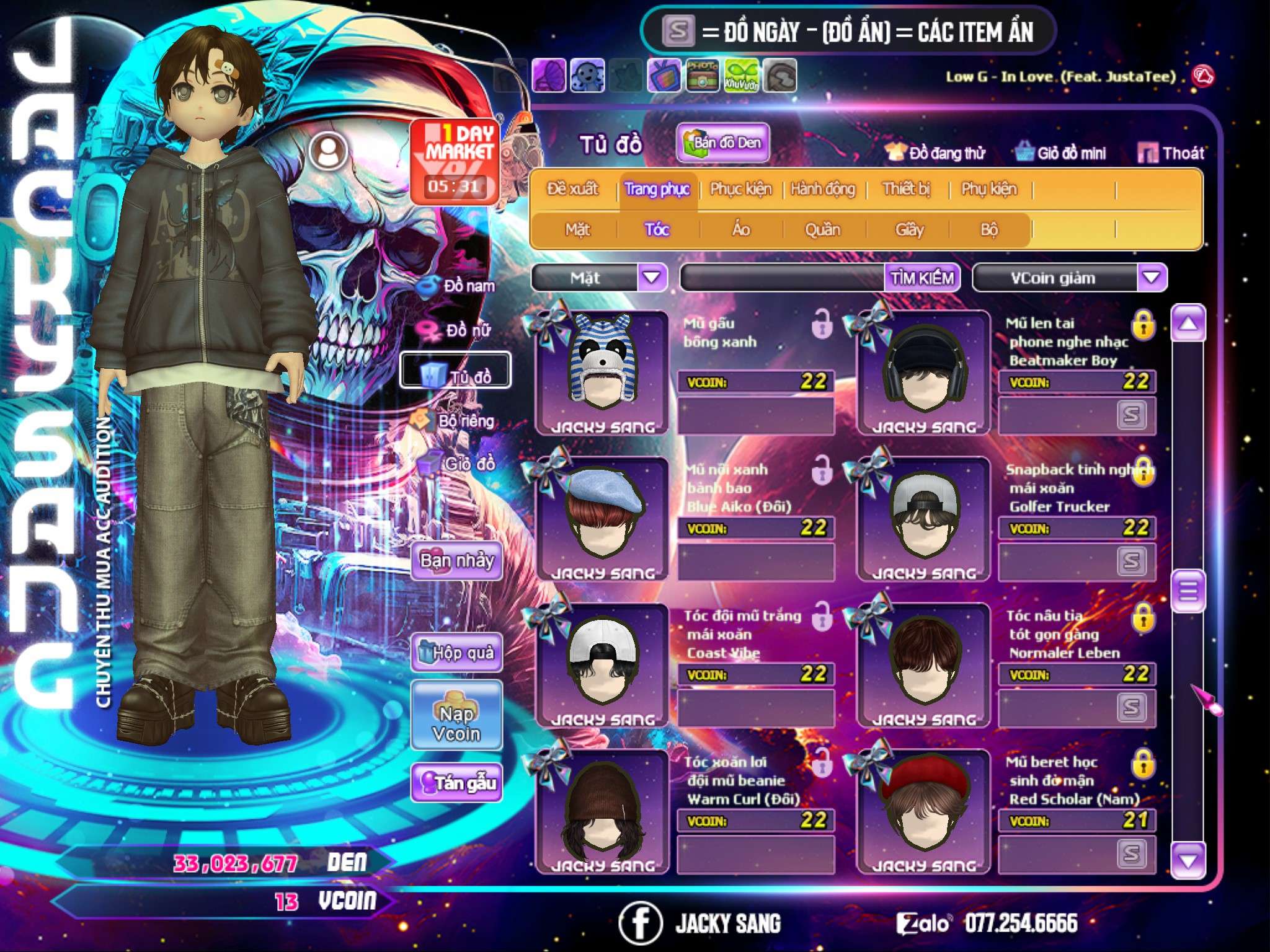Switch to the Giầy shoes subcategory
Image resolution: width=1270 pixels, height=952 pixels.
click(x=909, y=230)
